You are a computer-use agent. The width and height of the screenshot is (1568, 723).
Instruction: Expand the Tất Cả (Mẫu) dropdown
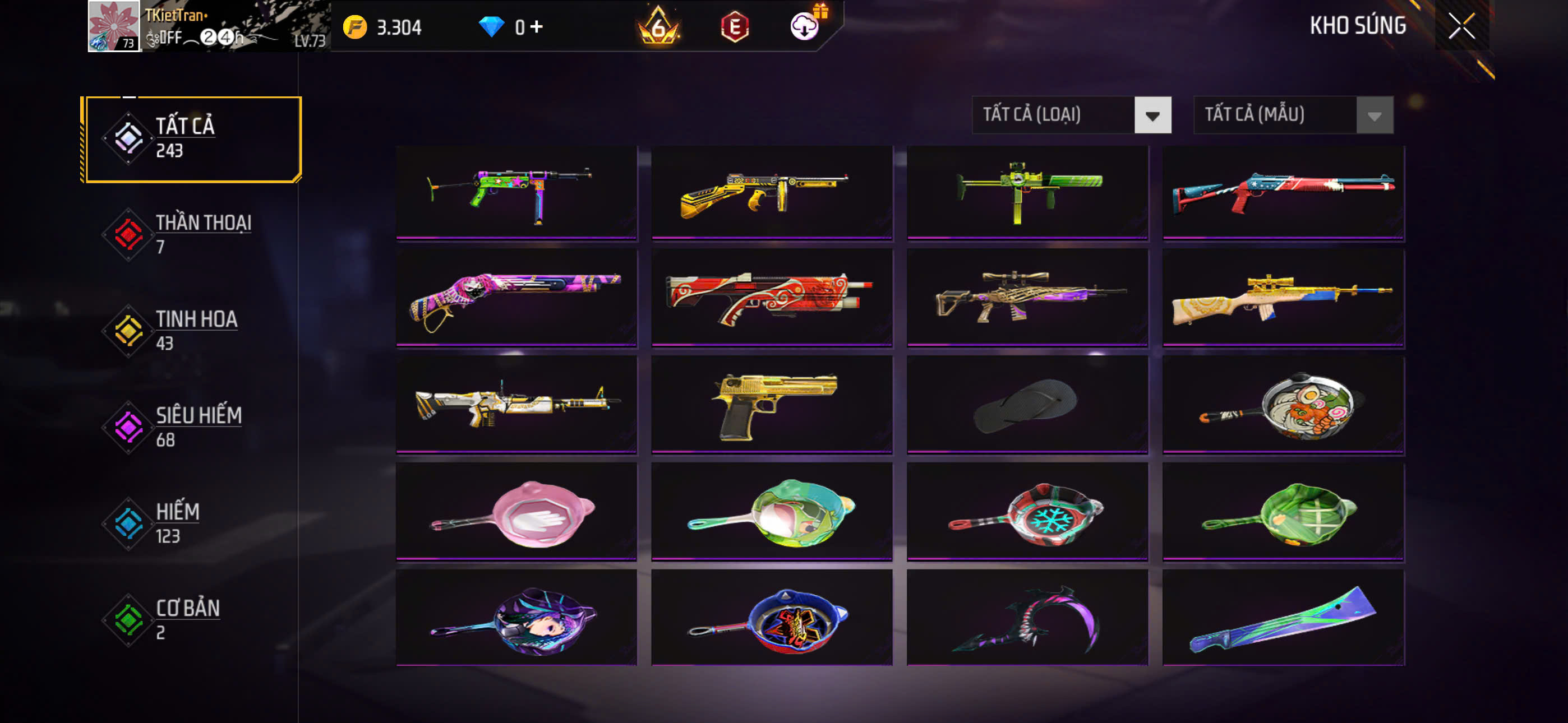(1293, 115)
